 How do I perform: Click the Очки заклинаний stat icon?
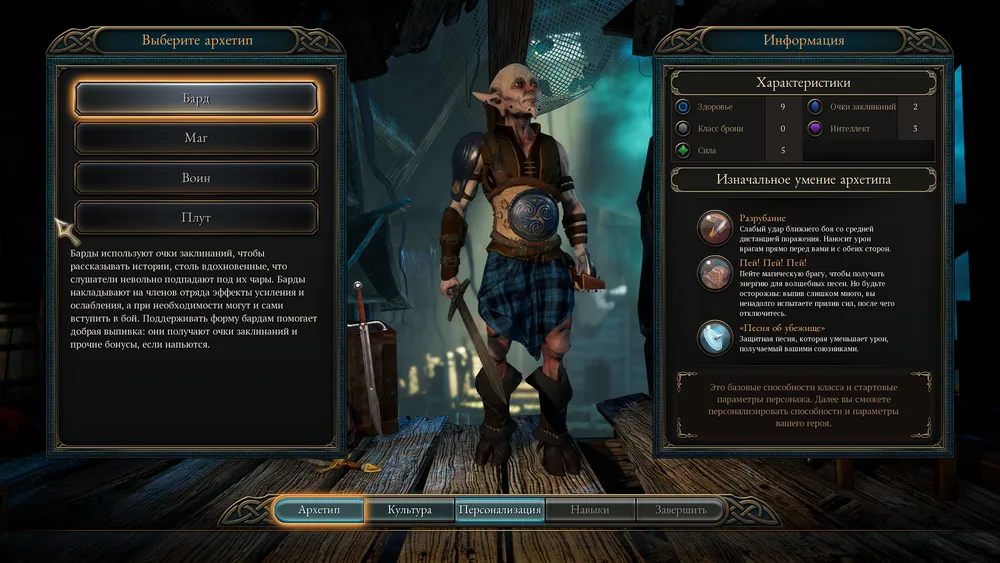click(815, 106)
